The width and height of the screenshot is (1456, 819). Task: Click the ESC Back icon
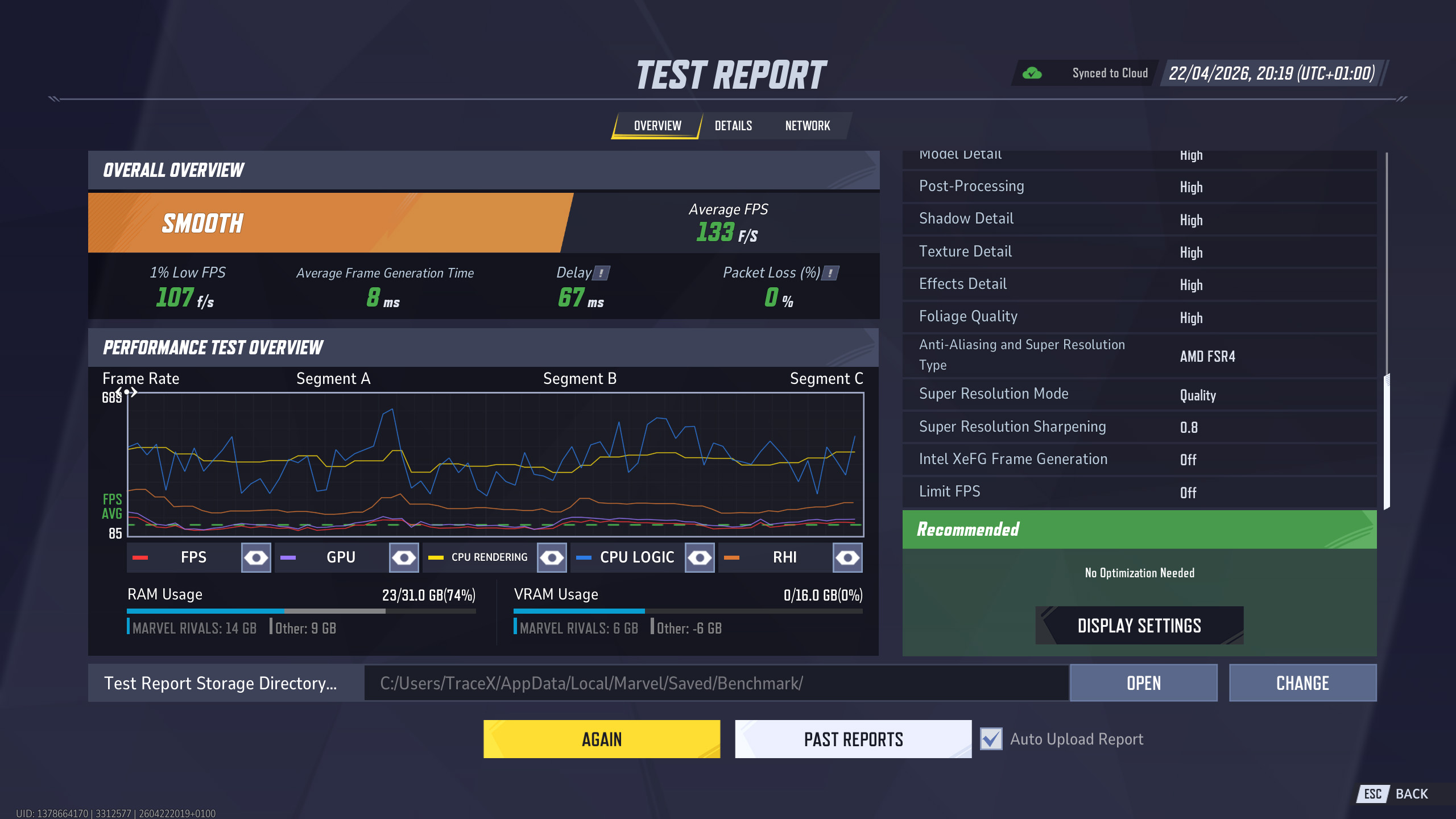pyautogui.click(x=1372, y=793)
